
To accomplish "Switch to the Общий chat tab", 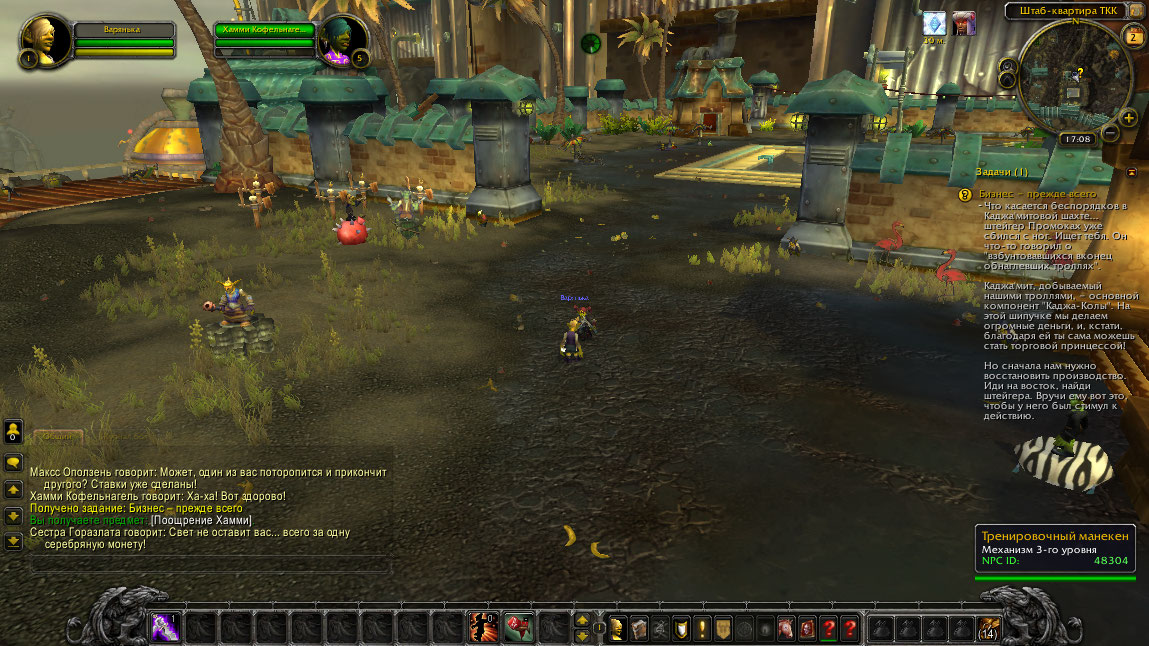I will (x=58, y=436).
